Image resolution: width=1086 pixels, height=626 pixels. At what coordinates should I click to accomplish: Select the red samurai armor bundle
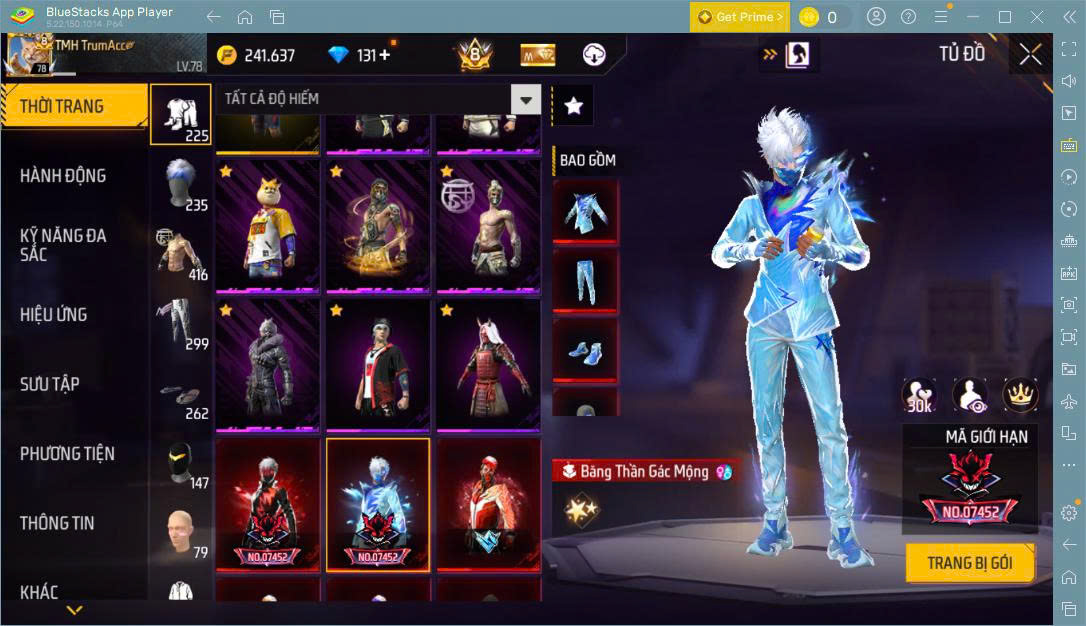(x=487, y=364)
